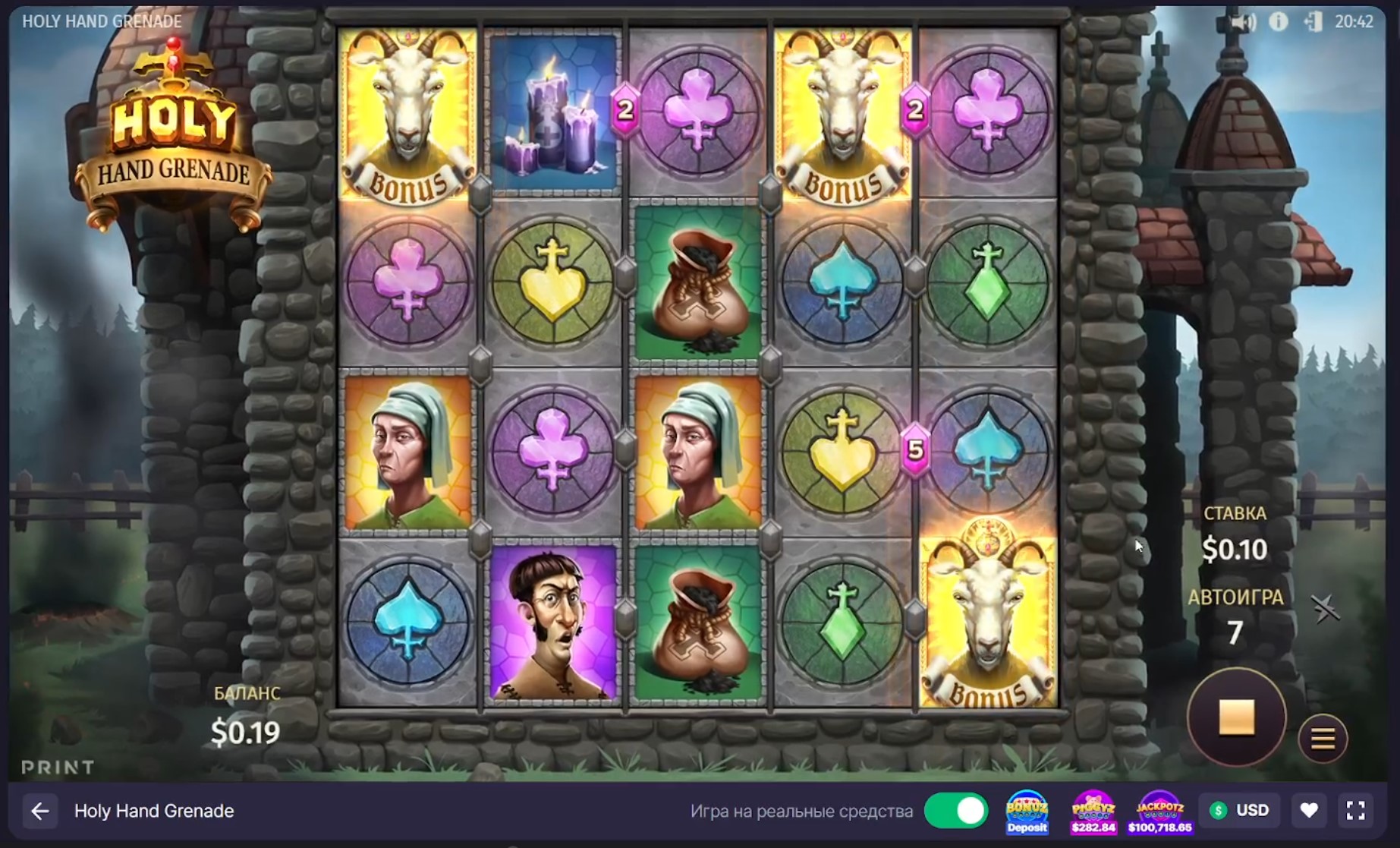Switch to fullscreen mode

1356,811
